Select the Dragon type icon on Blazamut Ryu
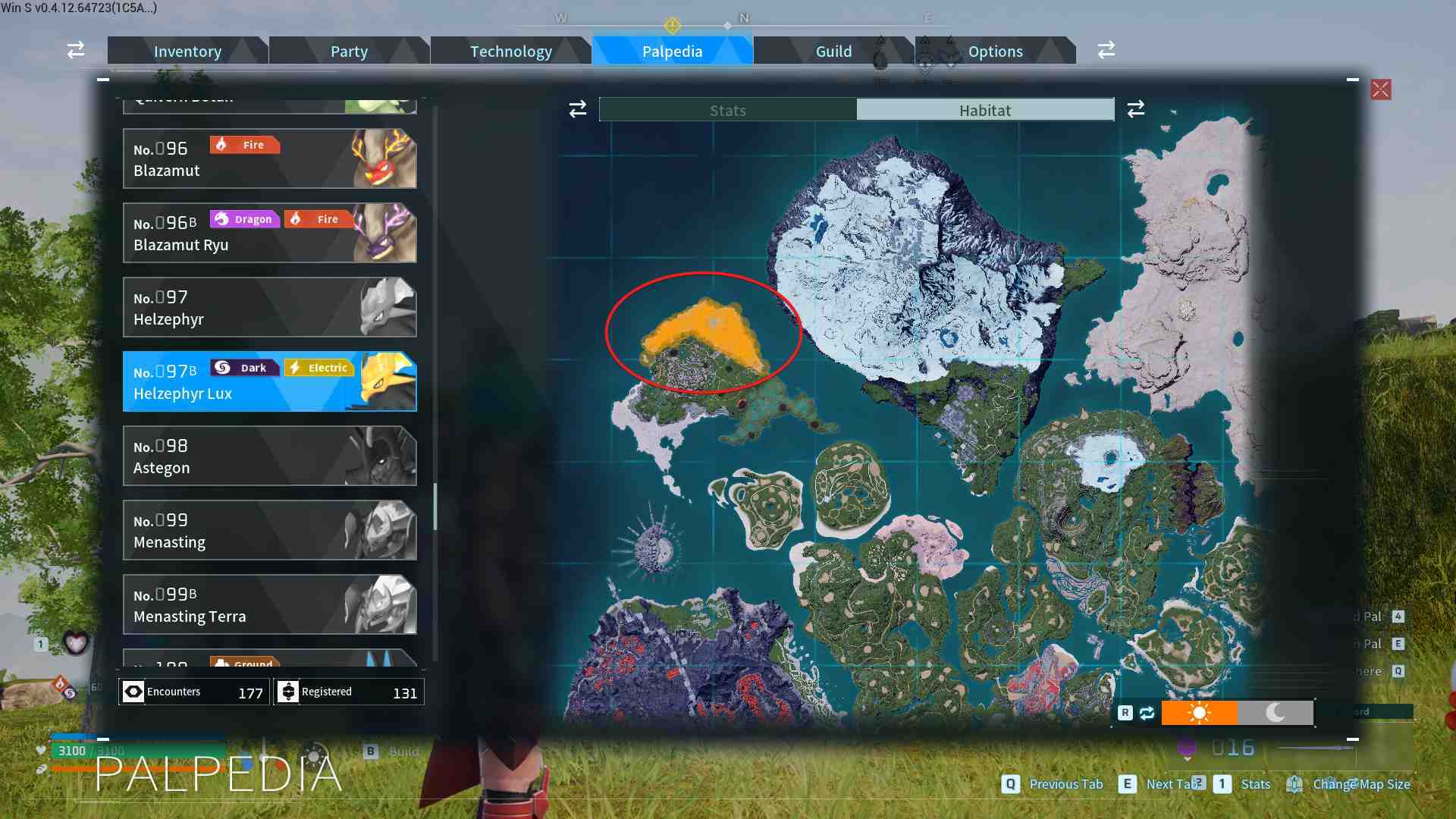Screen dimensions: 1456x819 click(244, 218)
